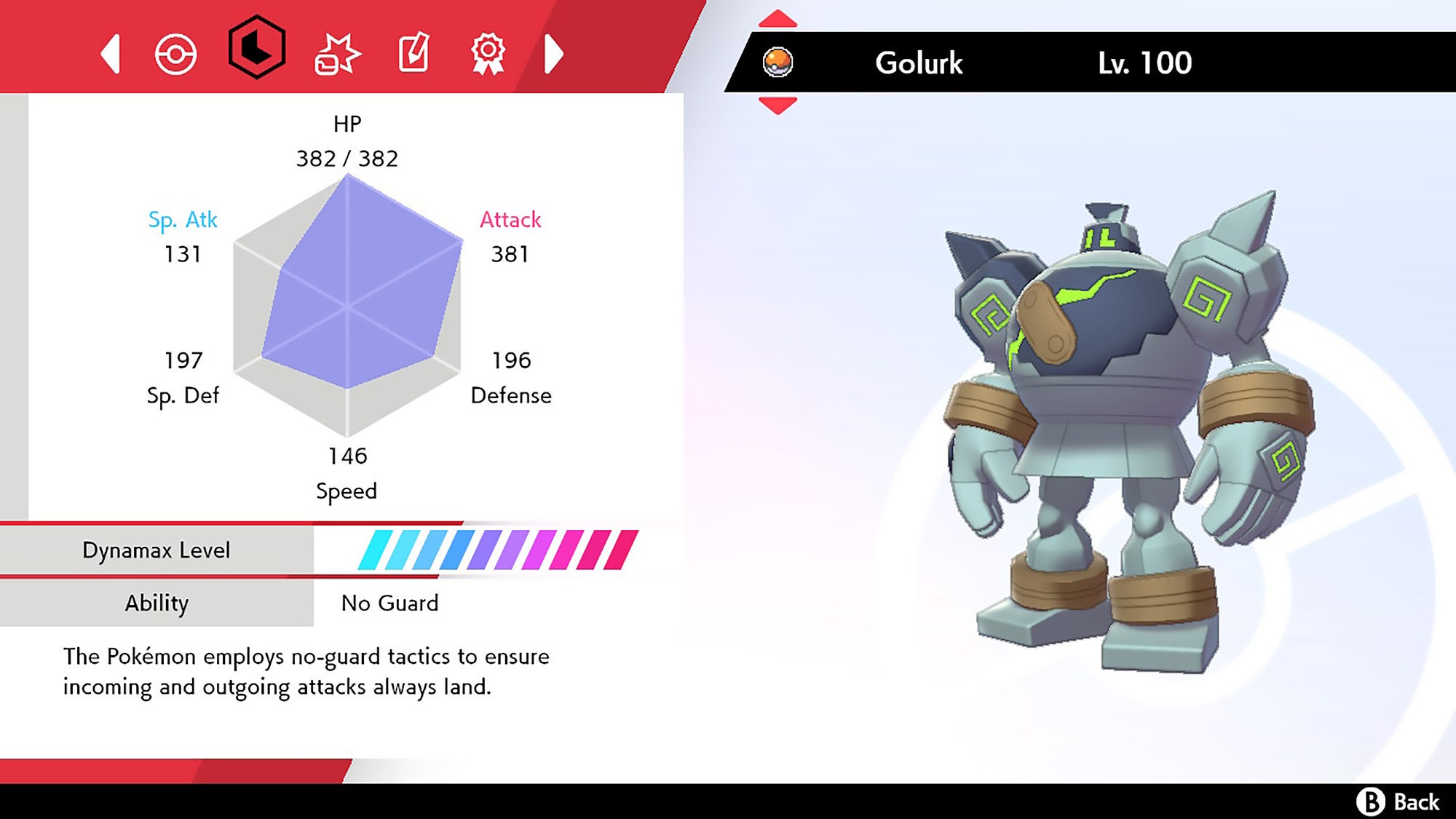
Task: Select the moves tab icon
Action: pos(341,52)
